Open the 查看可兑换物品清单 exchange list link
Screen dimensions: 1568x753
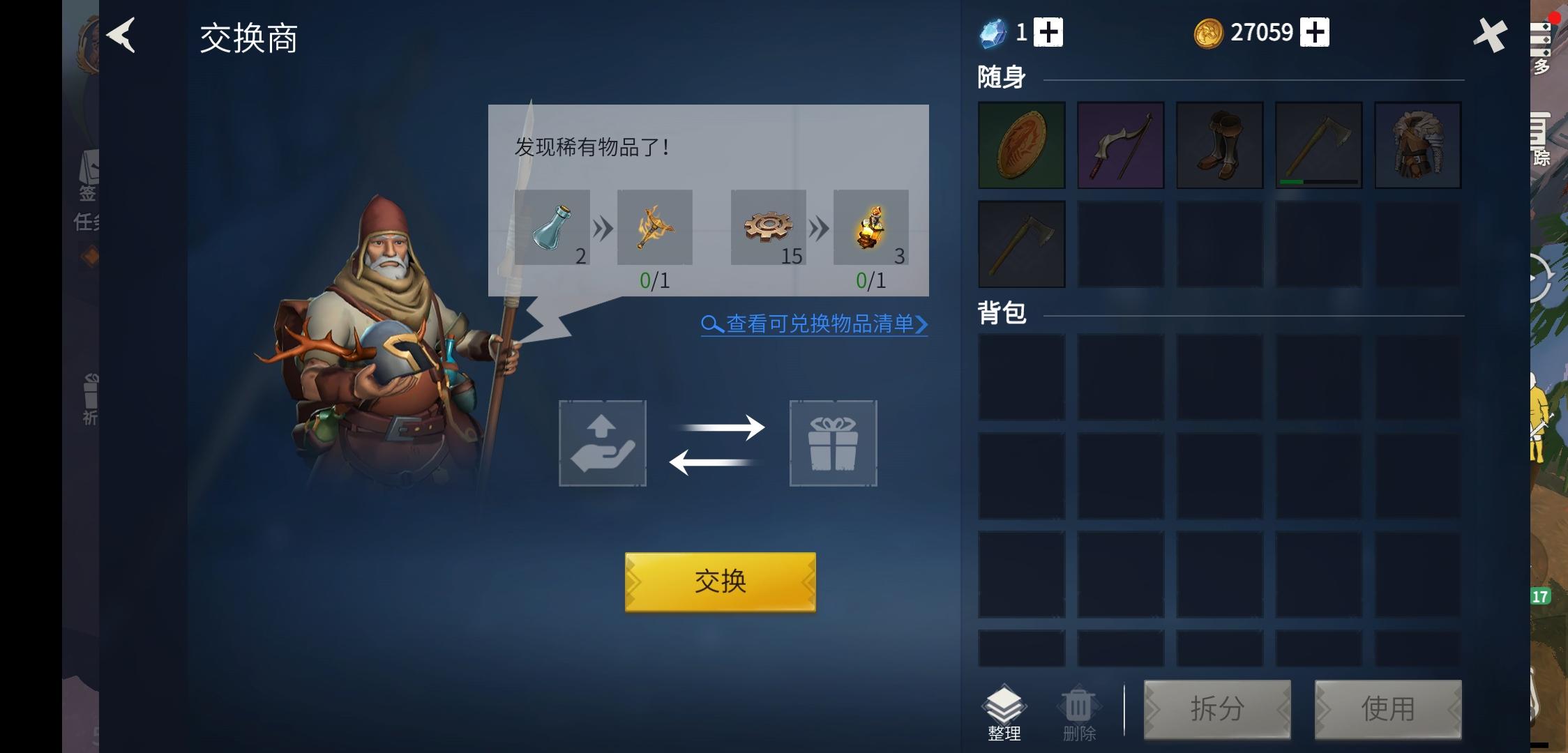point(813,324)
